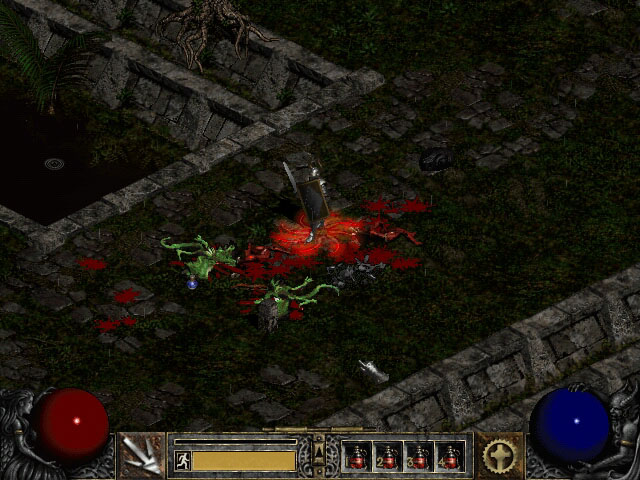Use the healing potion in belt slot 4

[x=450, y=456]
